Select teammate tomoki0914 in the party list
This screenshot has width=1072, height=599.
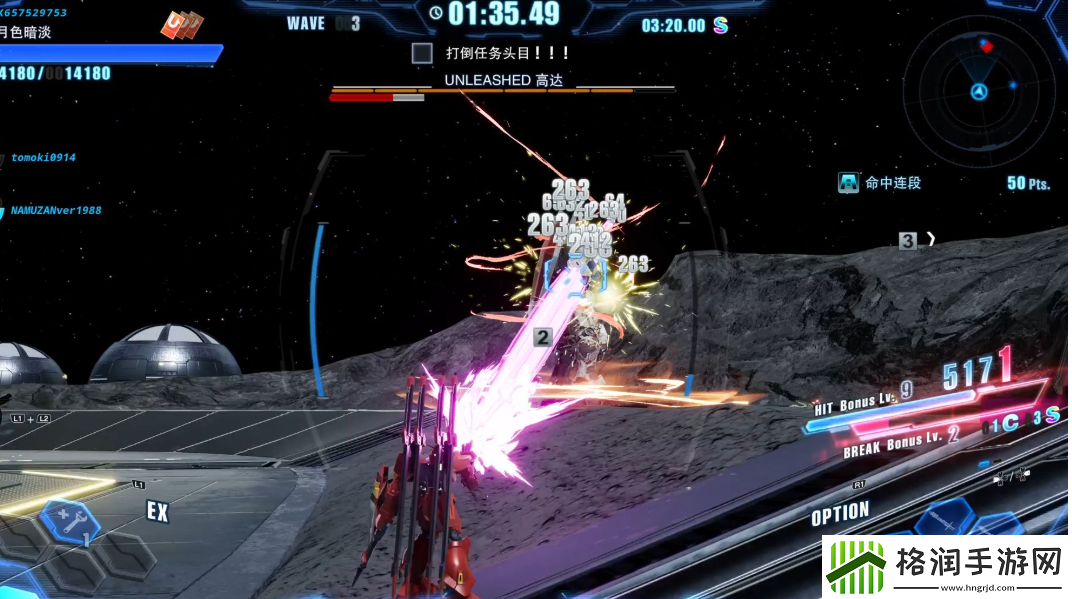(43, 158)
